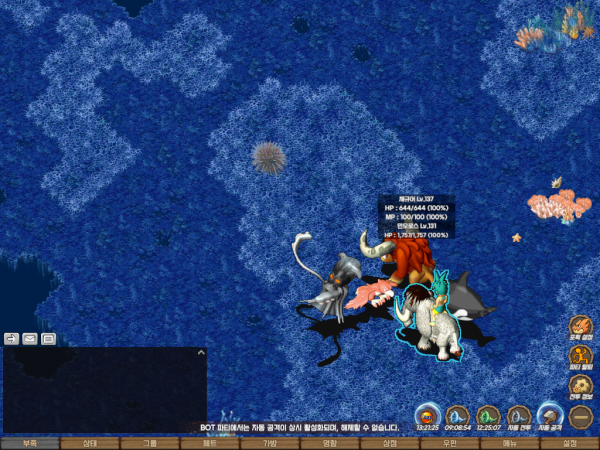
Task: Open the 그룹 group menu
Action: [x=150, y=442]
